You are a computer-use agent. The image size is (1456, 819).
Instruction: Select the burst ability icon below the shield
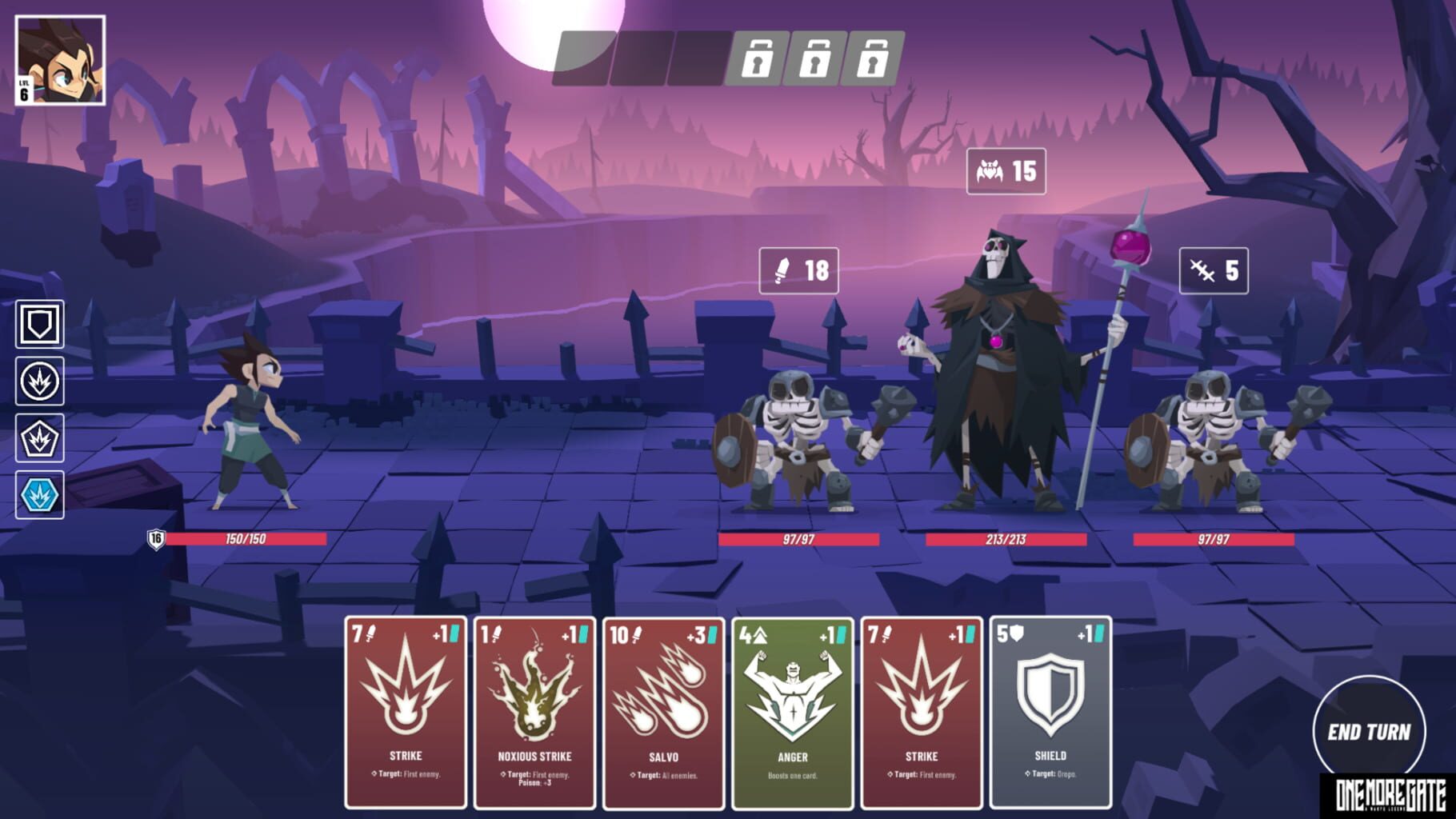[38, 382]
